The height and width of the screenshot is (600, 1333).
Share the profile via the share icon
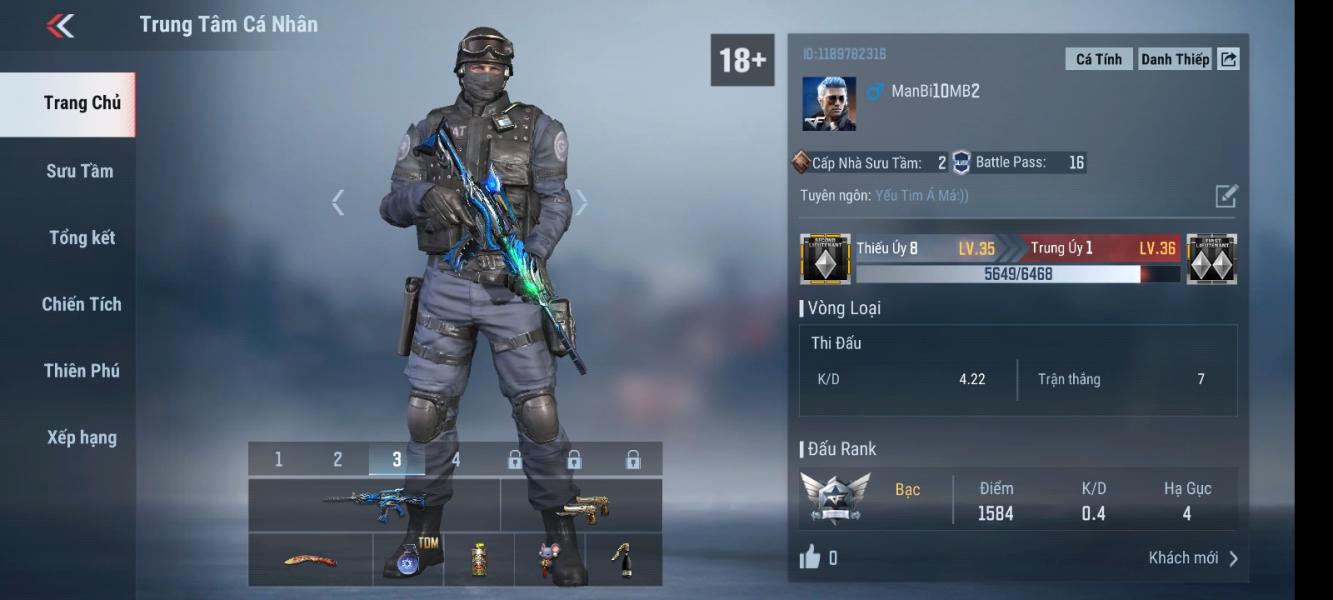coord(1229,59)
